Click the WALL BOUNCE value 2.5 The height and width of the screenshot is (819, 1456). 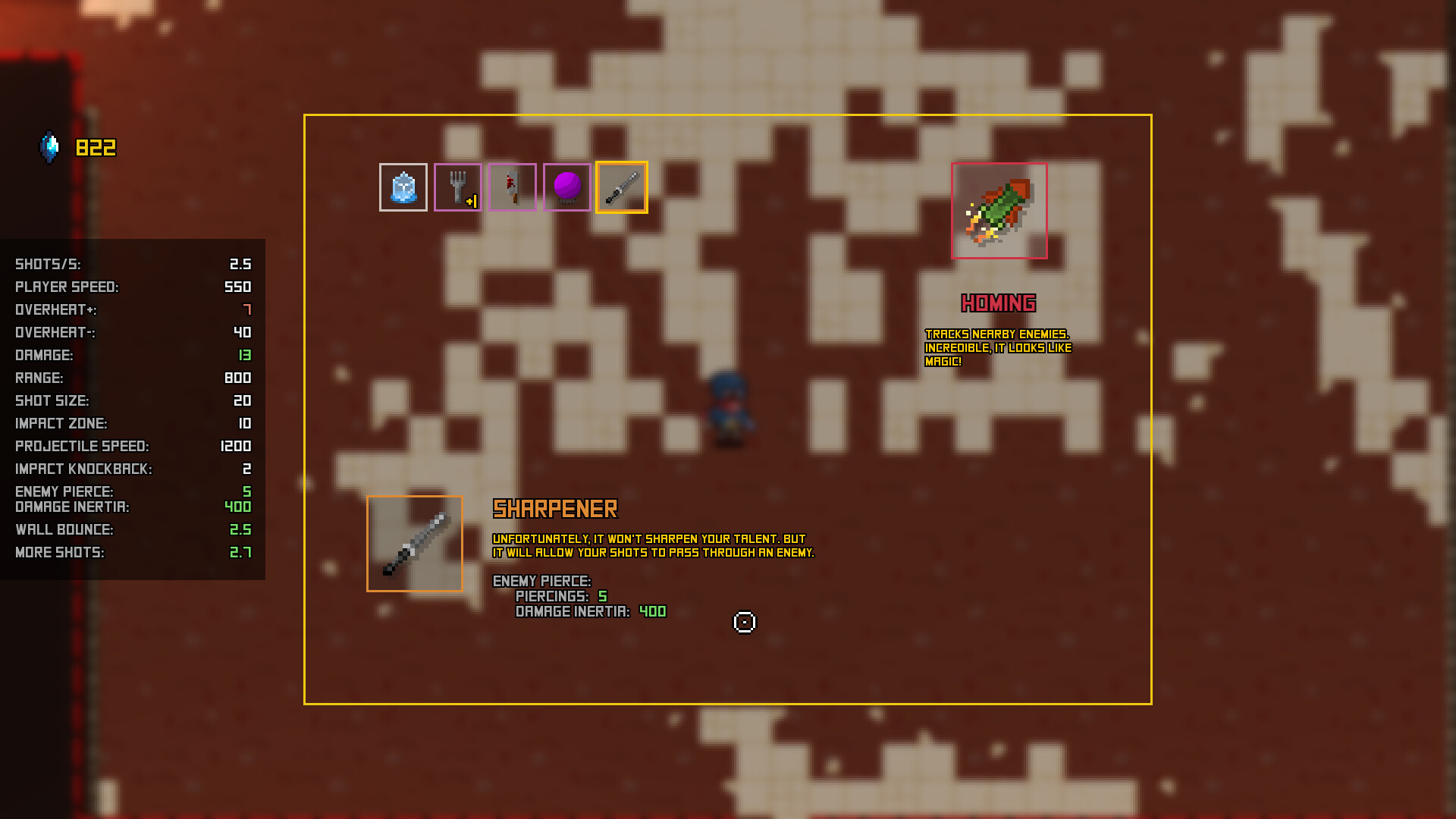(x=241, y=529)
